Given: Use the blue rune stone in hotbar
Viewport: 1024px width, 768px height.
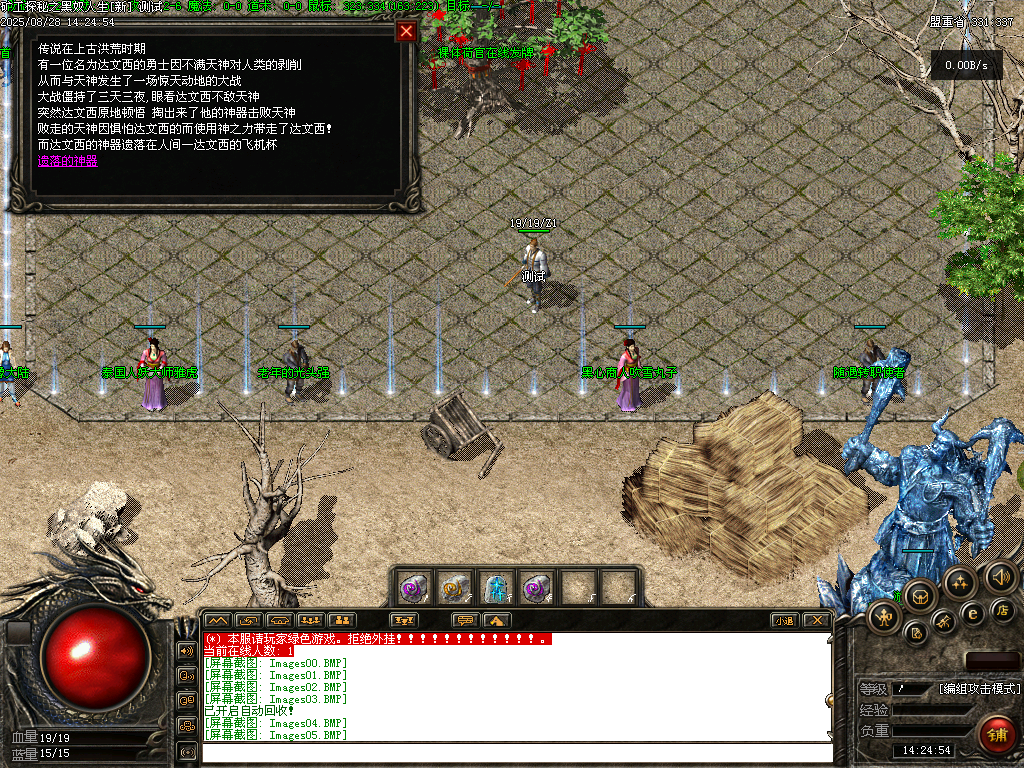Looking at the screenshot, I should pos(495,586).
